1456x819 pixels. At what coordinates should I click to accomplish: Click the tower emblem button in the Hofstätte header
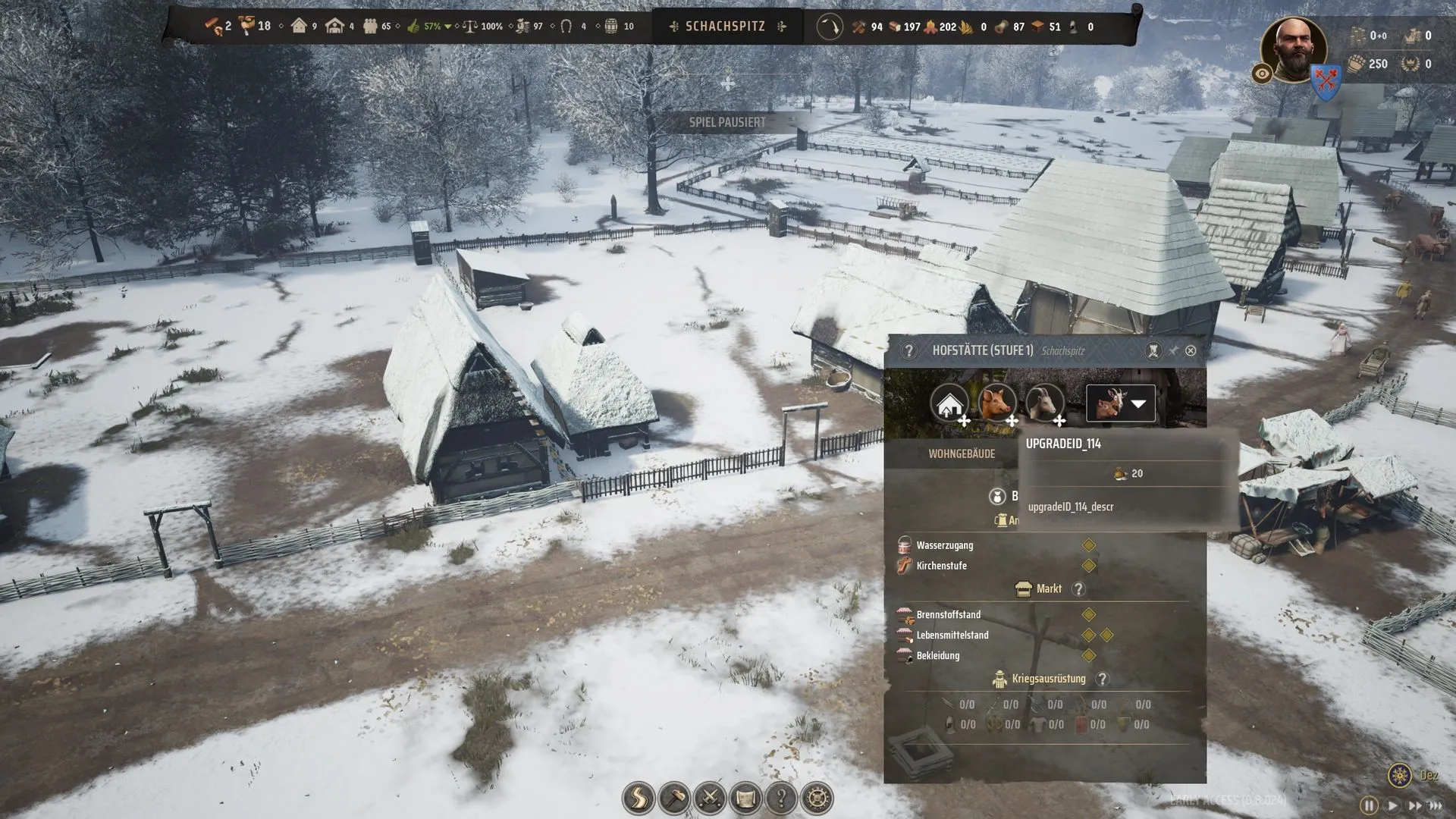pos(1153,350)
